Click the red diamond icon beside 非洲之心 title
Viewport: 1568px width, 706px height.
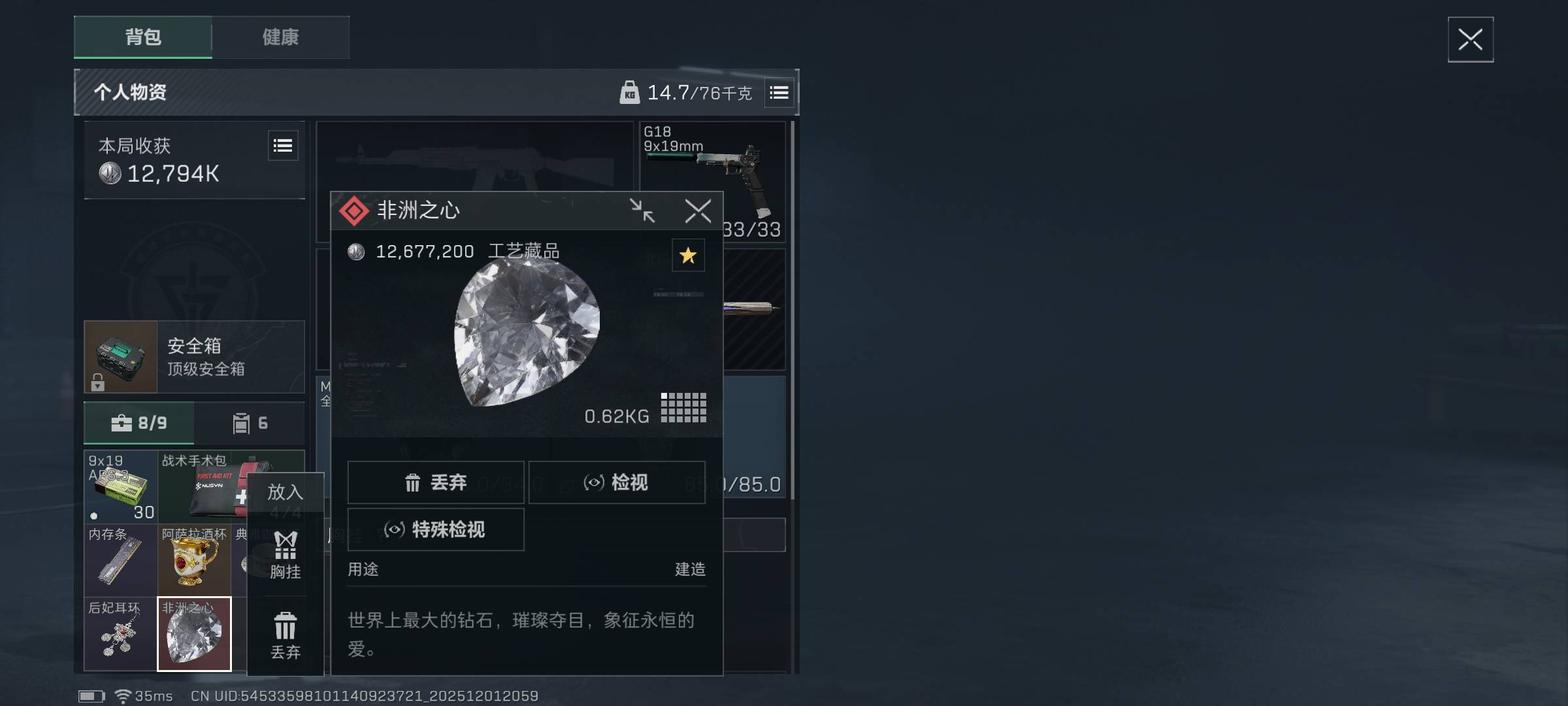355,210
